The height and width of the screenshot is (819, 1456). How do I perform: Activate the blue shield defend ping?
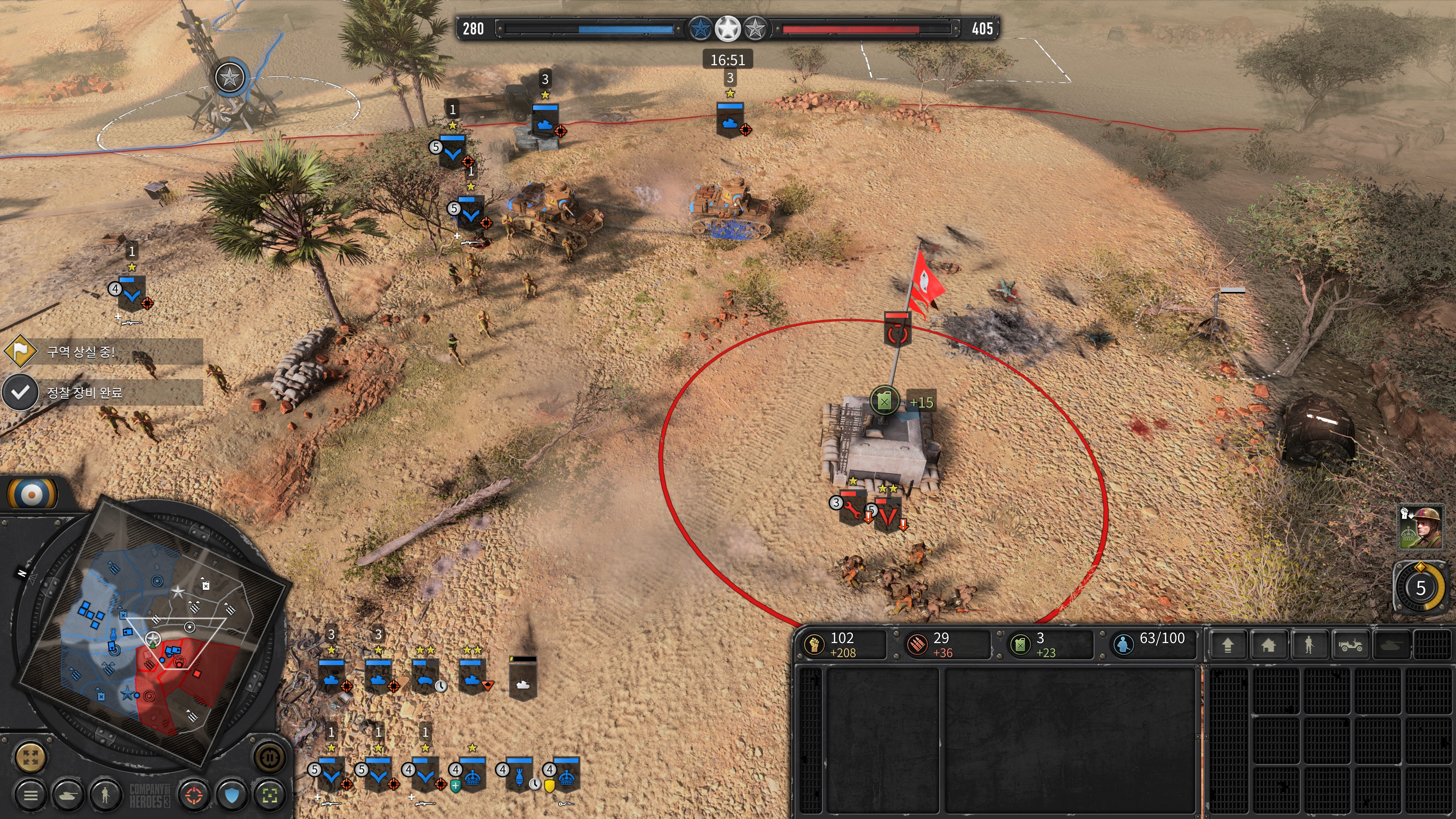tap(232, 795)
